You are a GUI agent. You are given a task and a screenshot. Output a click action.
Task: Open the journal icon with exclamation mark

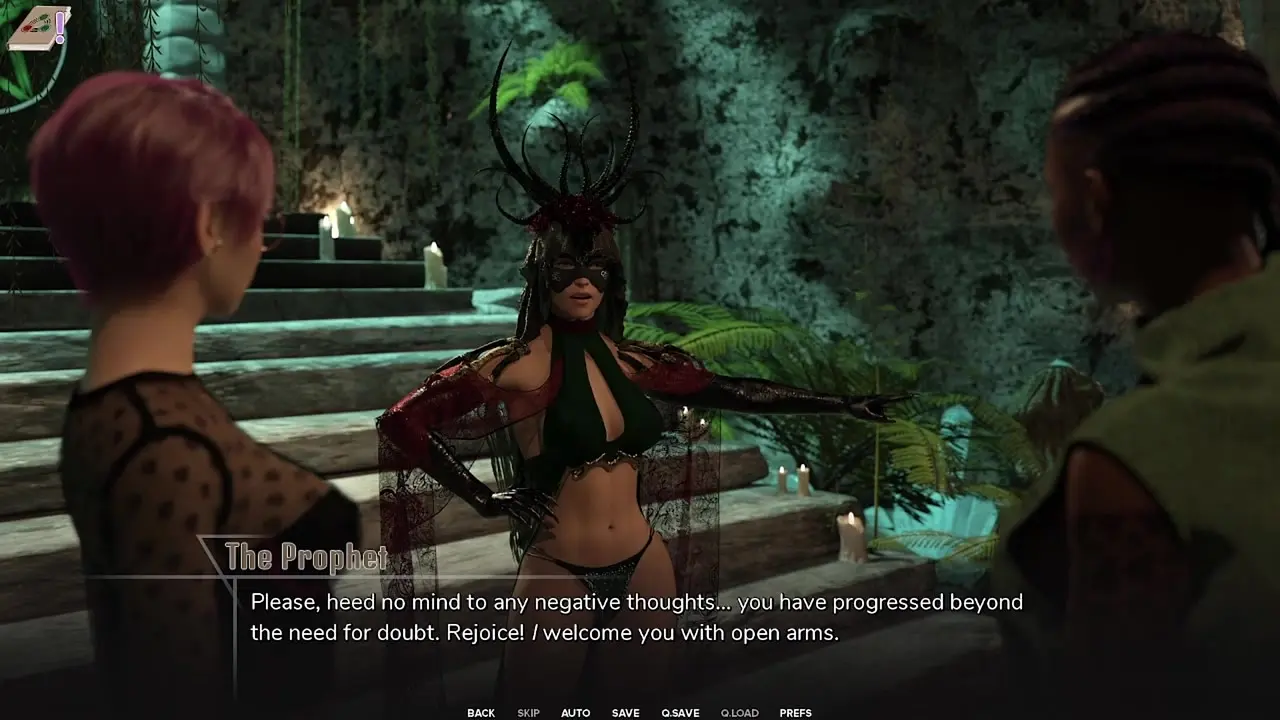[38, 27]
